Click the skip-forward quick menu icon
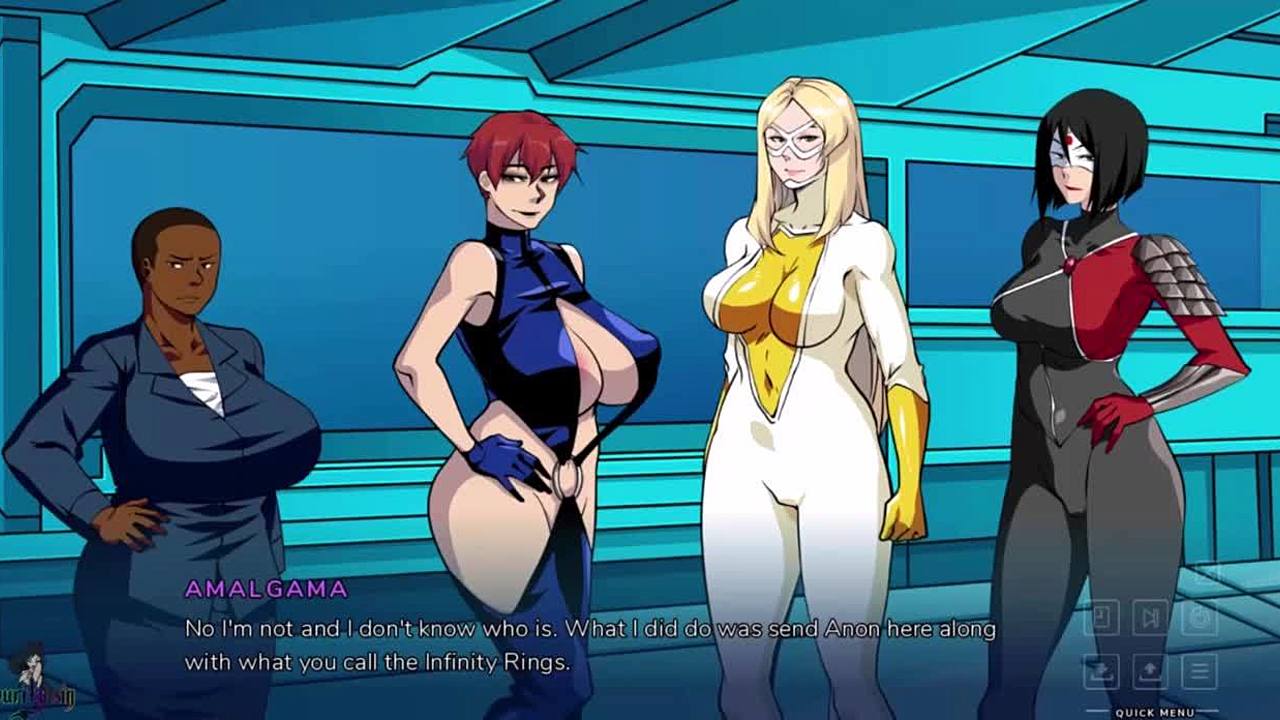 click(1150, 617)
